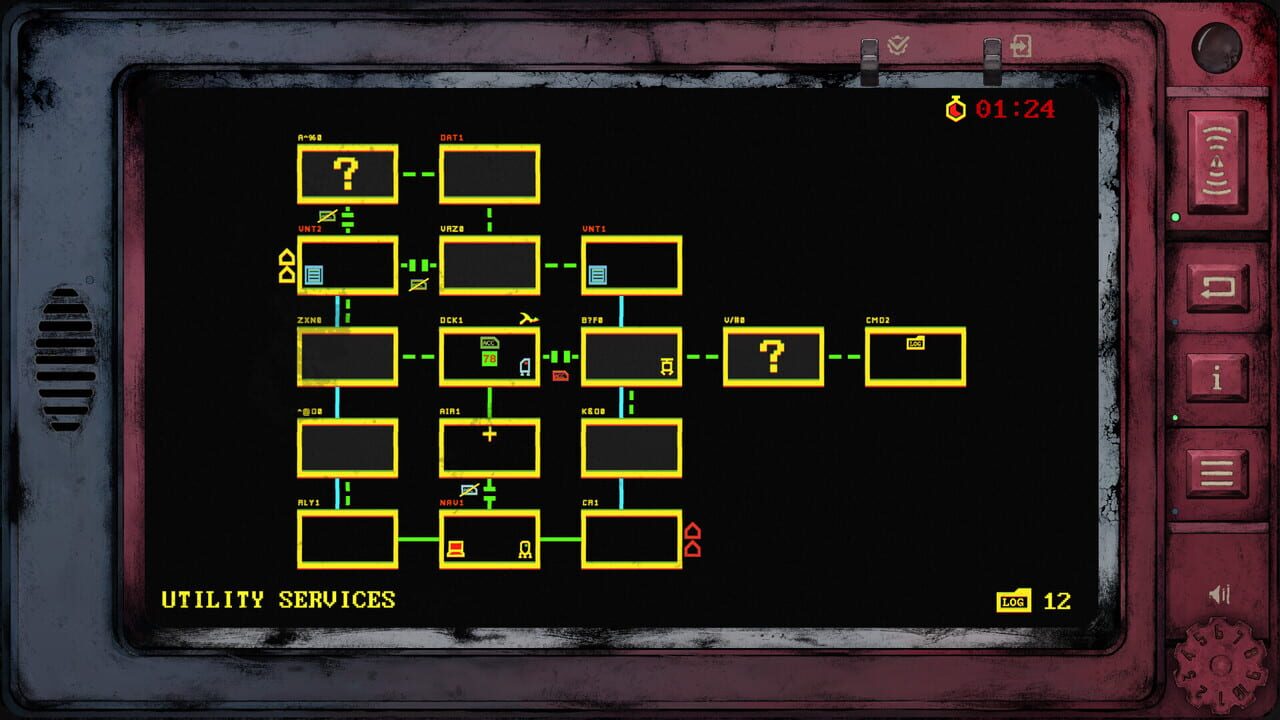
Task: Expand the yellow double chevrons beside VNT2
Action: tap(285, 267)
